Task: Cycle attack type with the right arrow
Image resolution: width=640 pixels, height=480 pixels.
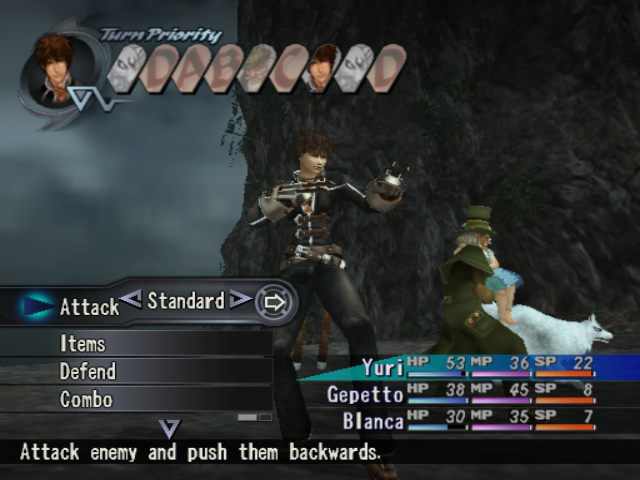Action: tap(240, 298)
